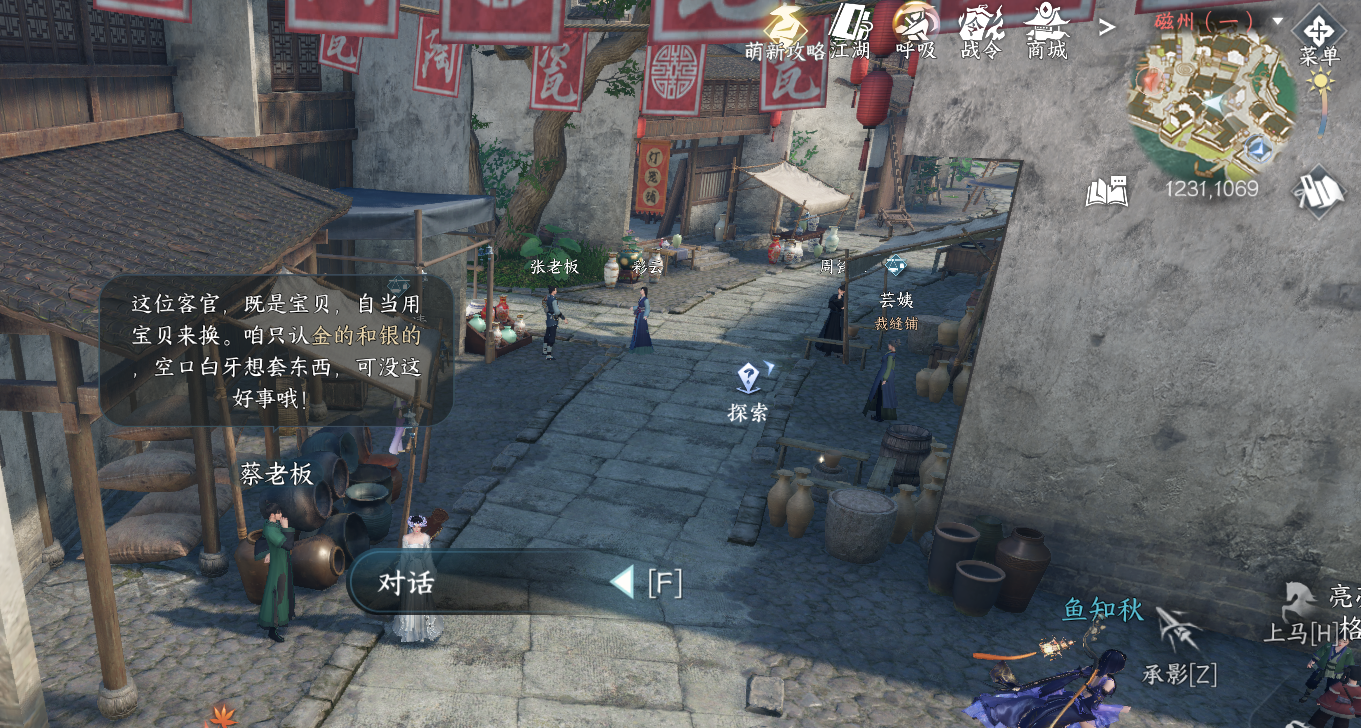Click the sun weather time indicator

click(1322, 84)
